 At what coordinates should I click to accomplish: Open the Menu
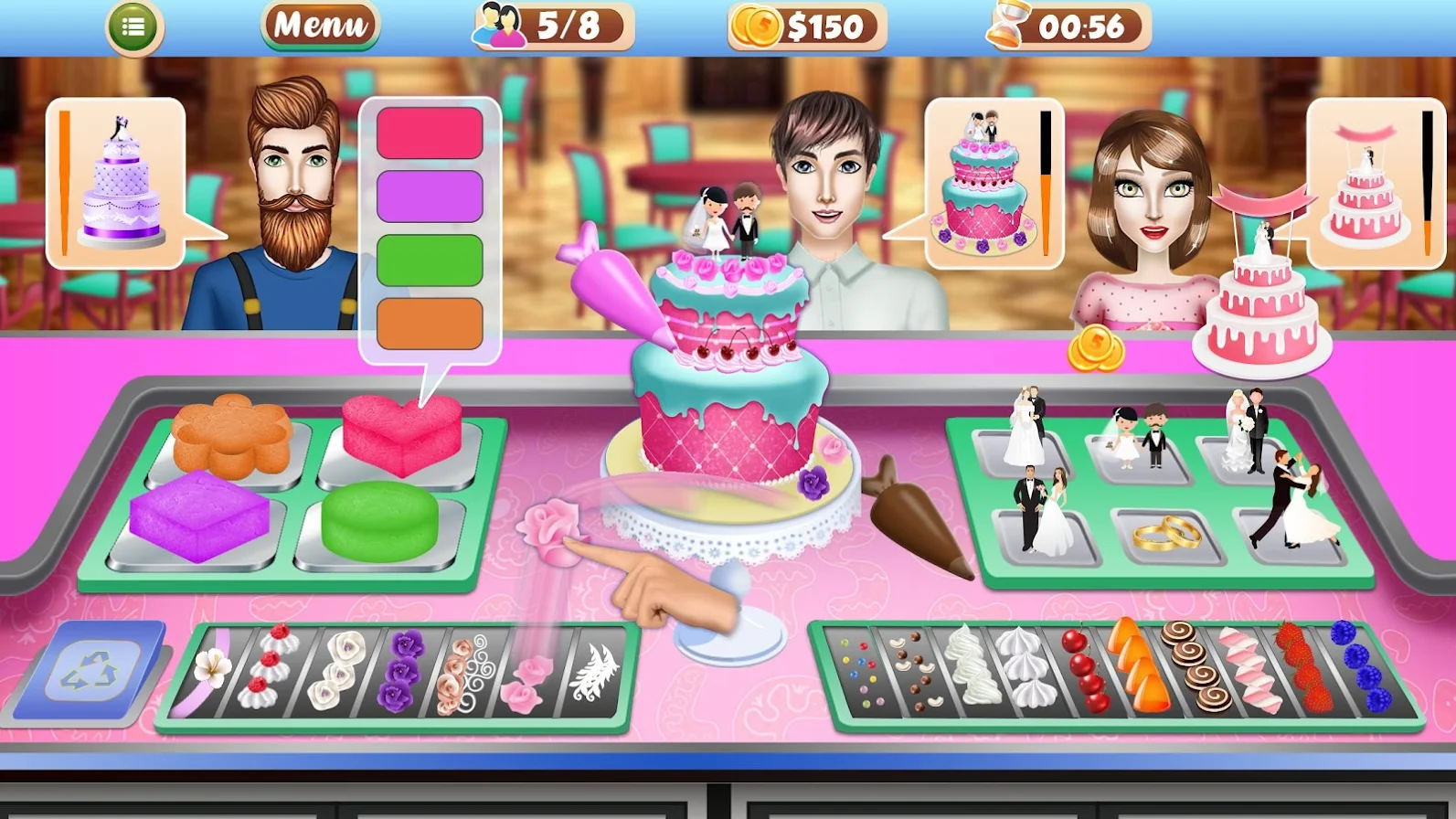(x=318, y=23)
